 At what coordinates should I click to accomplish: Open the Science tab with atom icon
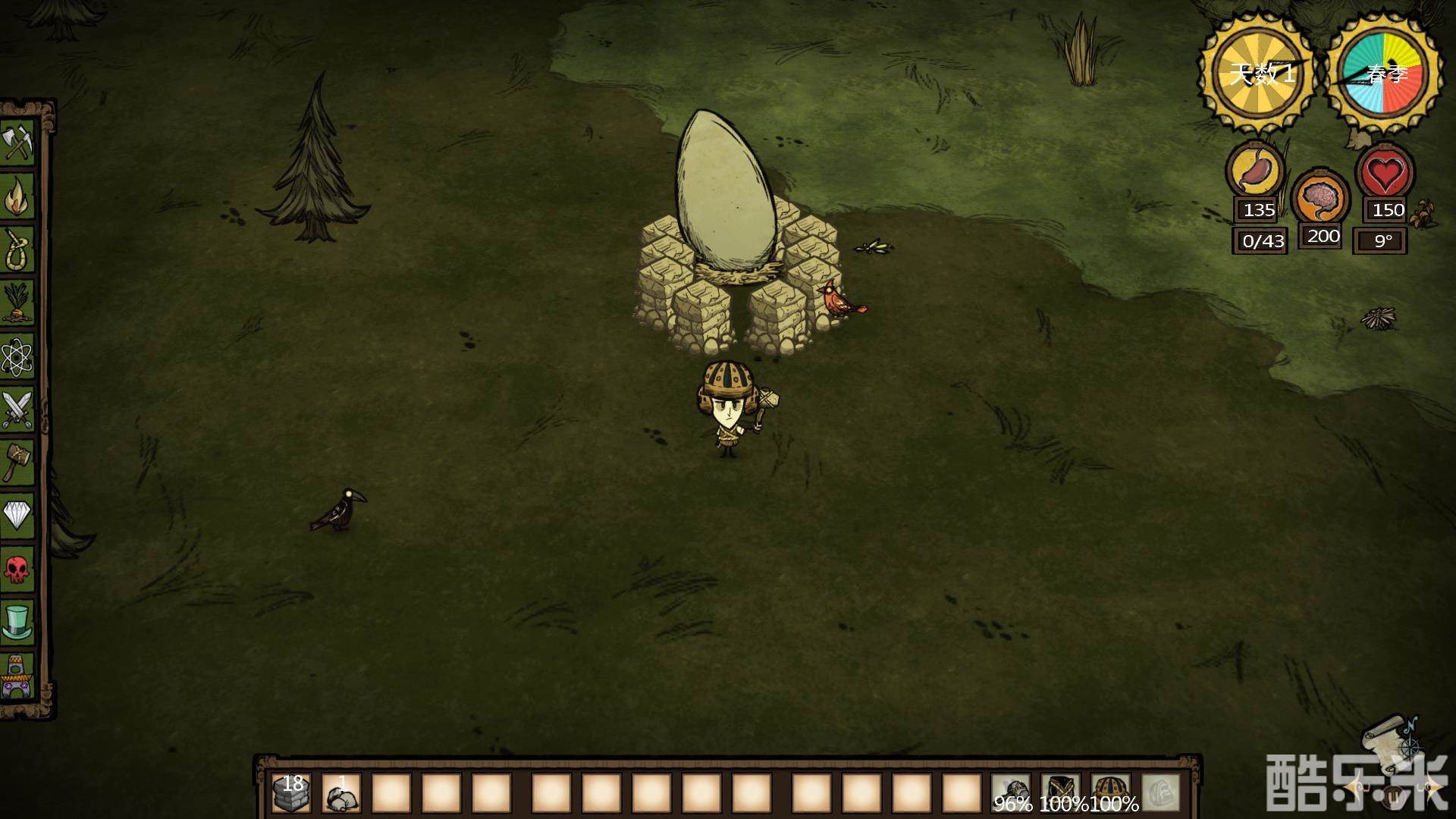(x=18, y=355)
